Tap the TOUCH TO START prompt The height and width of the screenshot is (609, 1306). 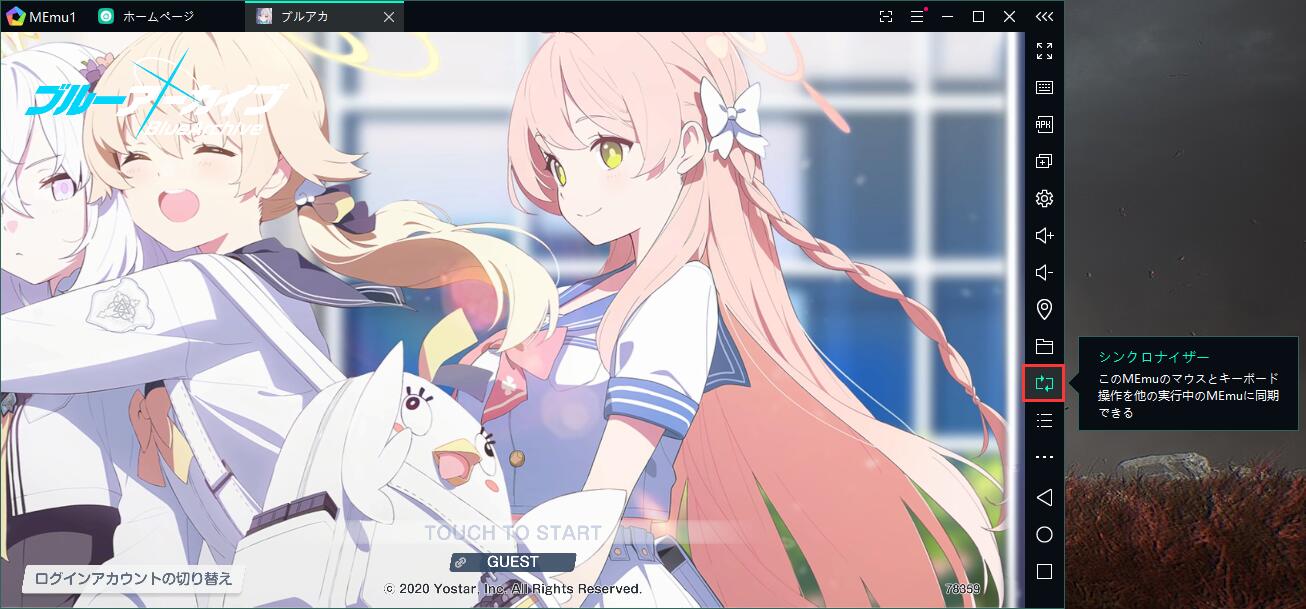pyautogui.click(x=513, y=533)
